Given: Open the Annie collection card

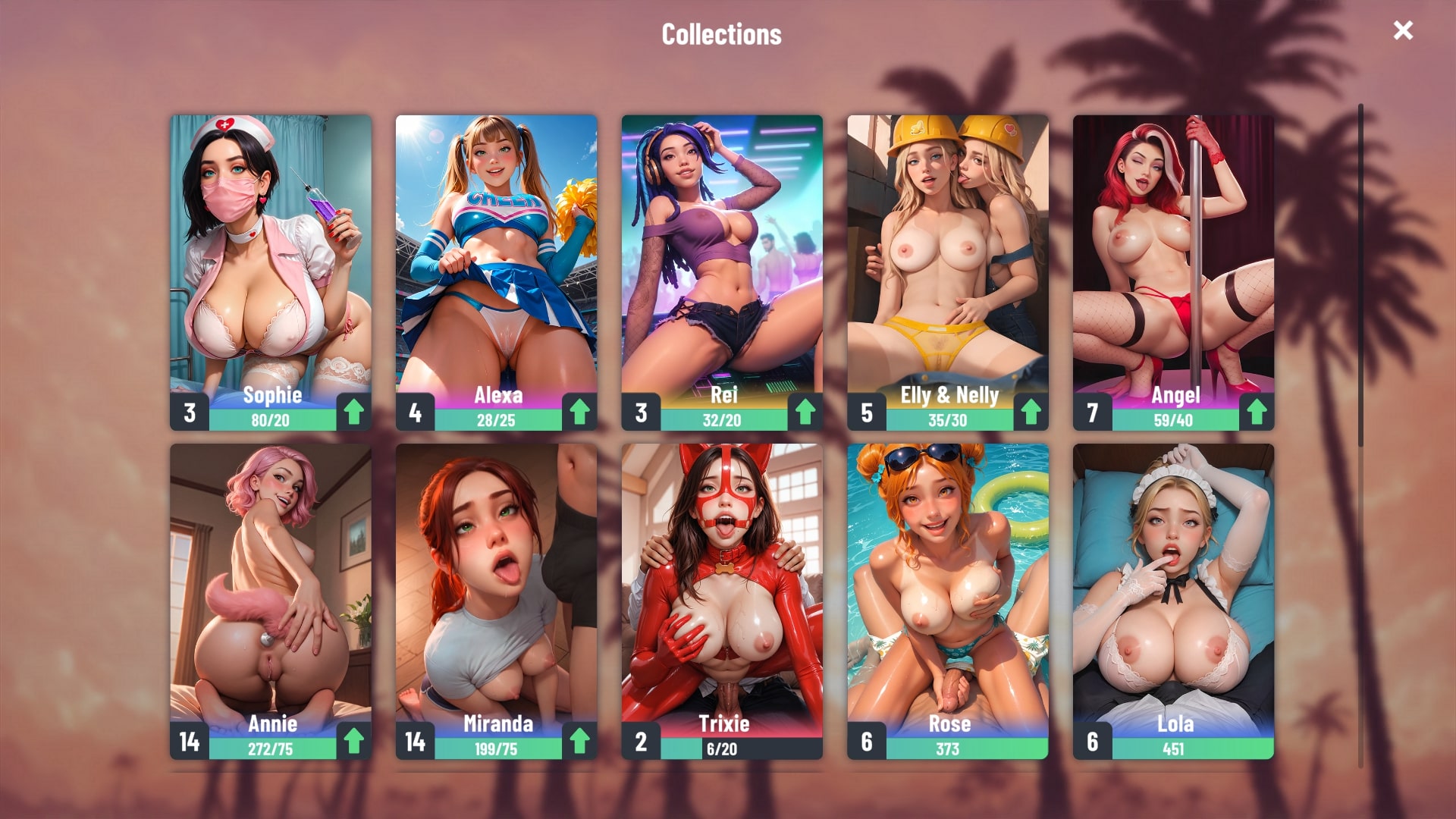Looking at the screenshot, I should pos(271,584).
